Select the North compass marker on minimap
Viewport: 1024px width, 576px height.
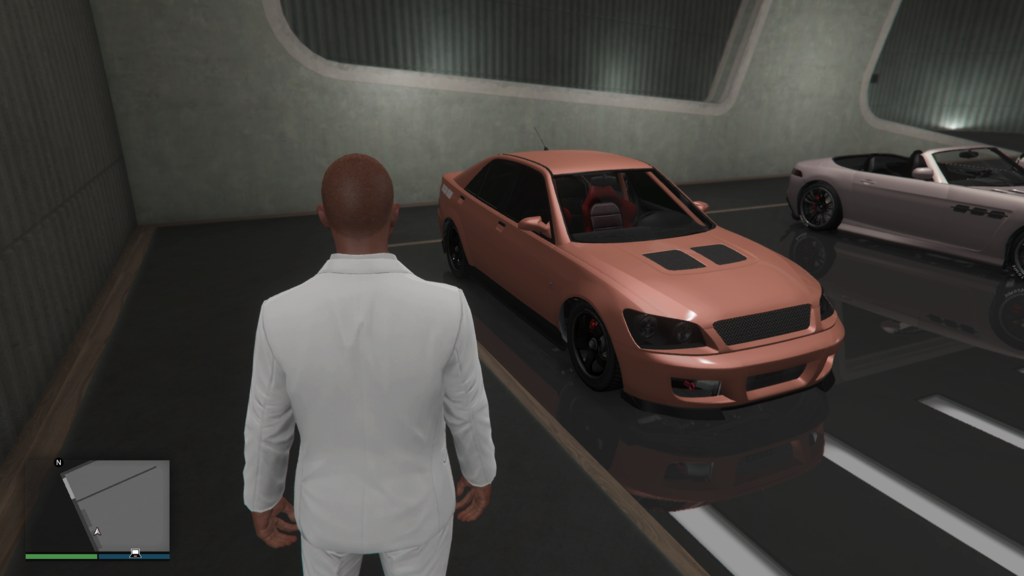tap(59, 463)
